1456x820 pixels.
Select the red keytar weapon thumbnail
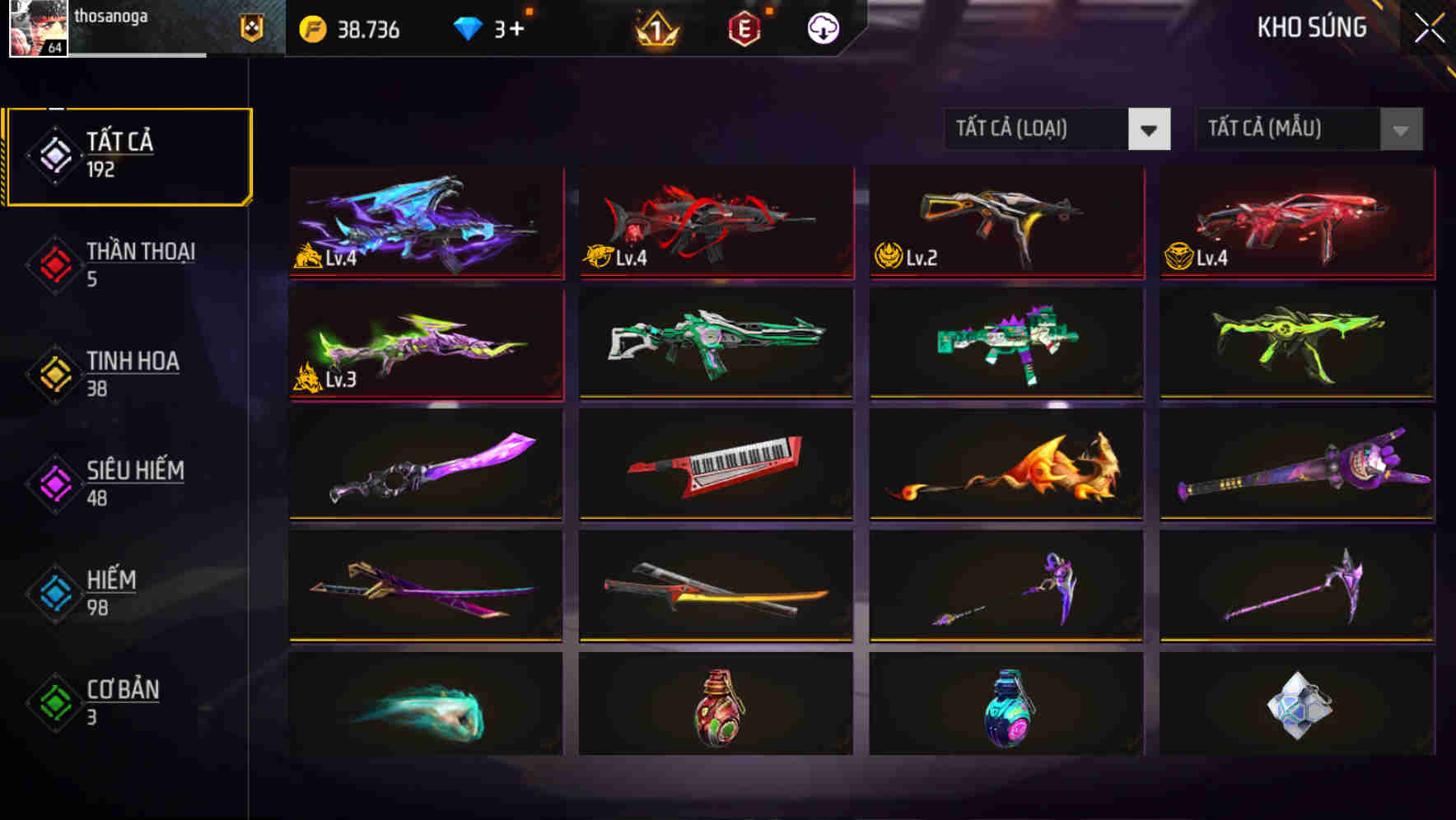tap(715, 466)
